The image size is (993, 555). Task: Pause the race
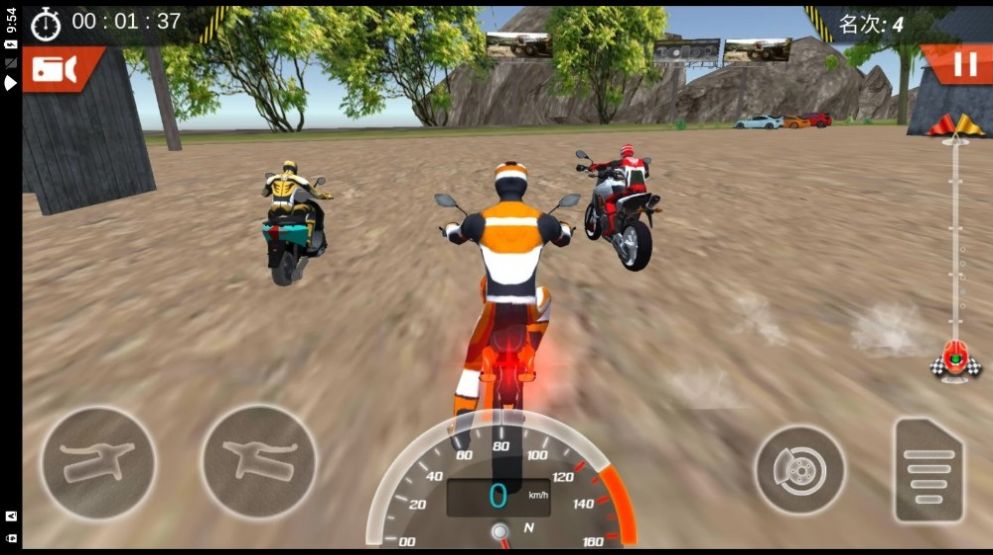click(x=963, y=65)
